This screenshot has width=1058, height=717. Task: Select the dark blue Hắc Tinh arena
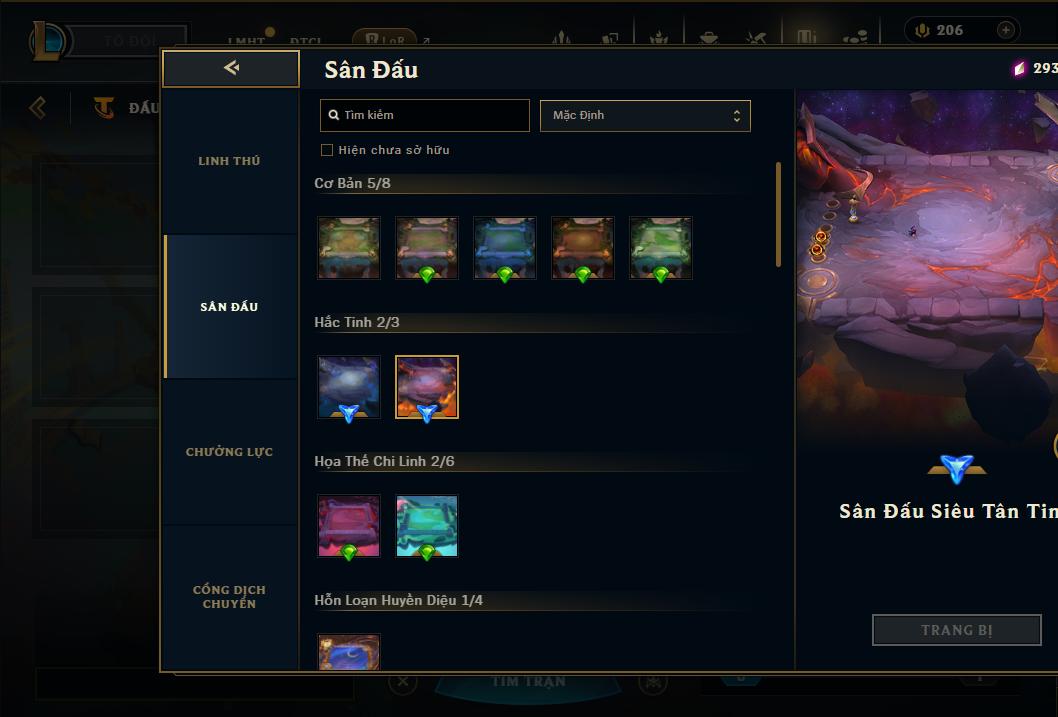349,387
